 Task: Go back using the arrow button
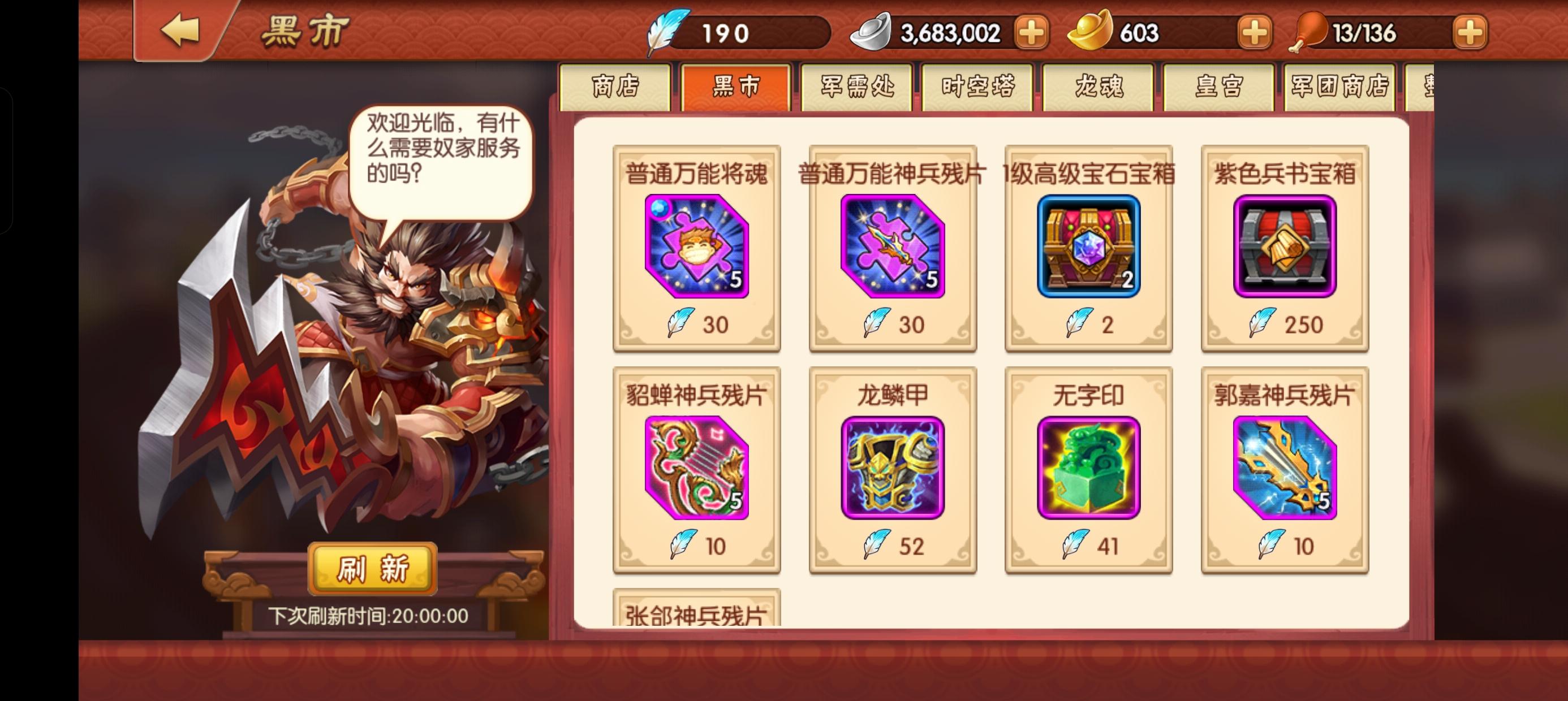pyautogui.click(x=179, y=31)
